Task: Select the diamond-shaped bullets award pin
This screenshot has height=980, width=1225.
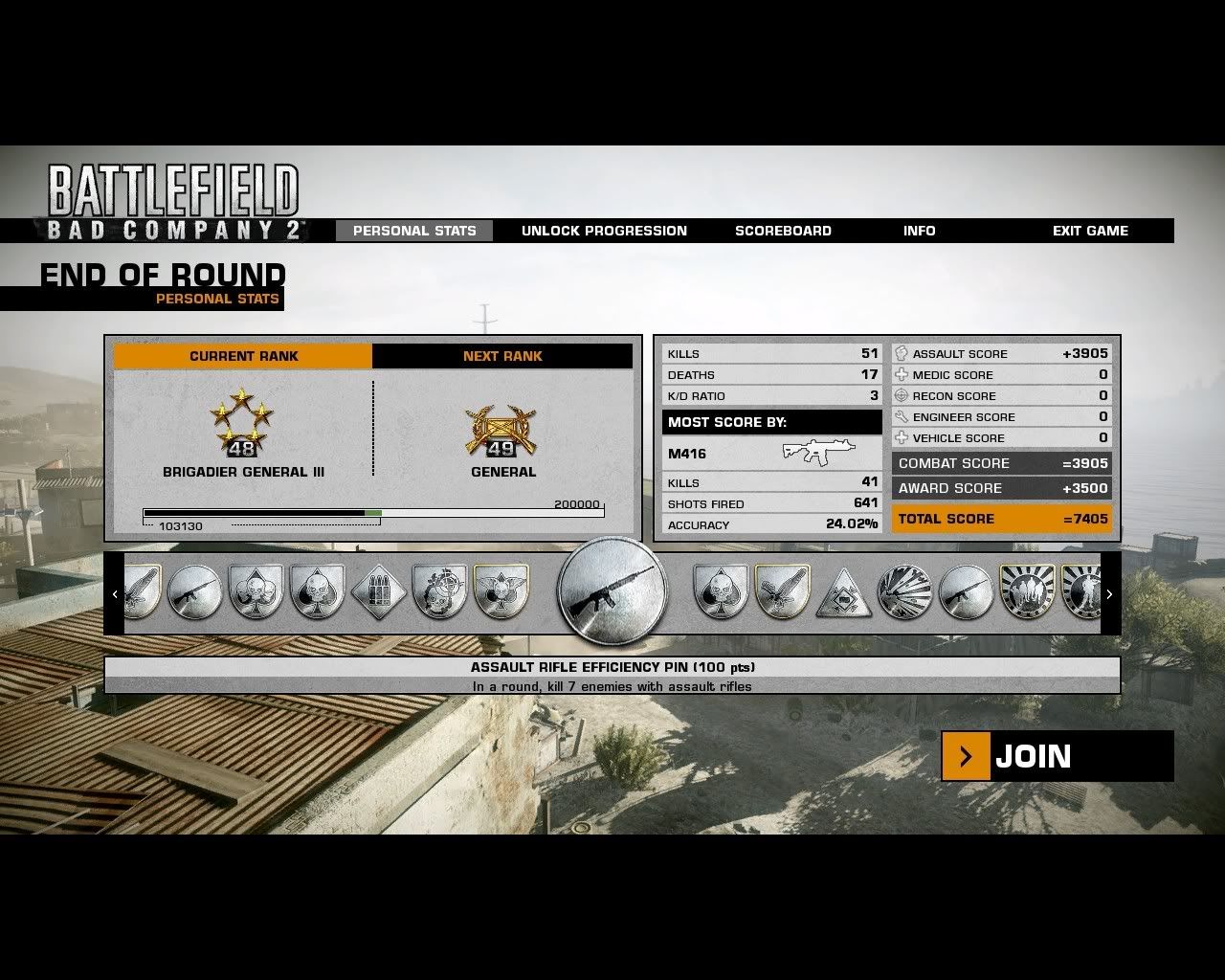Action: click(379, 592)
